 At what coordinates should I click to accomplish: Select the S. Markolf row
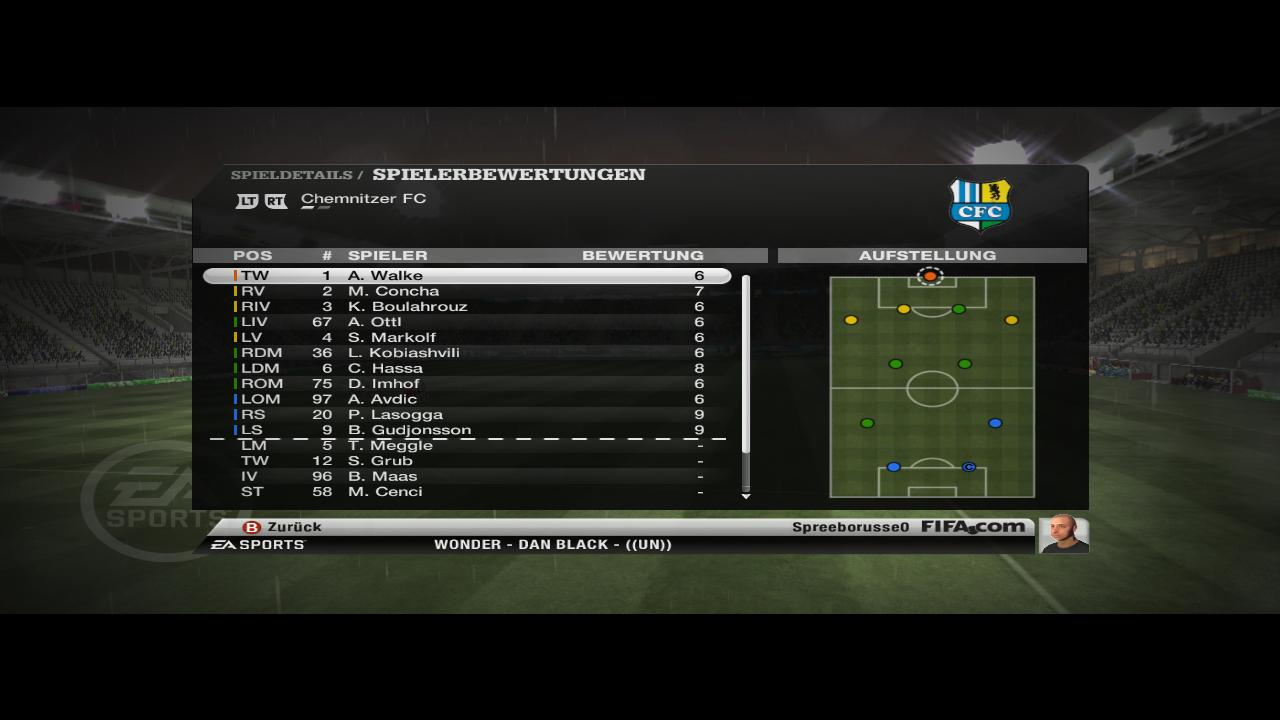pyautogui.click(x=467, y=338)
